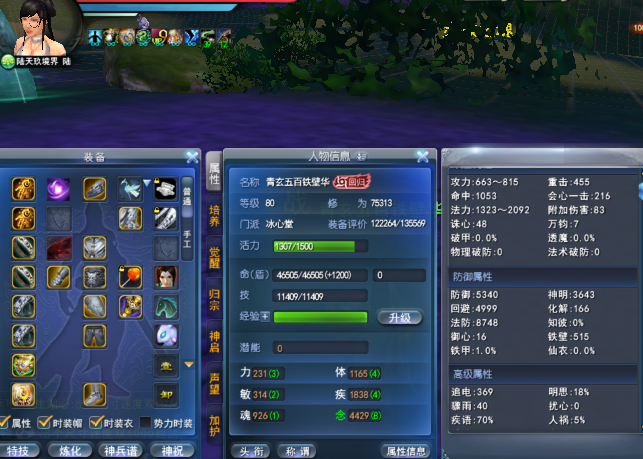Show the 属性信息 attribute details

[x=407, y=451]
